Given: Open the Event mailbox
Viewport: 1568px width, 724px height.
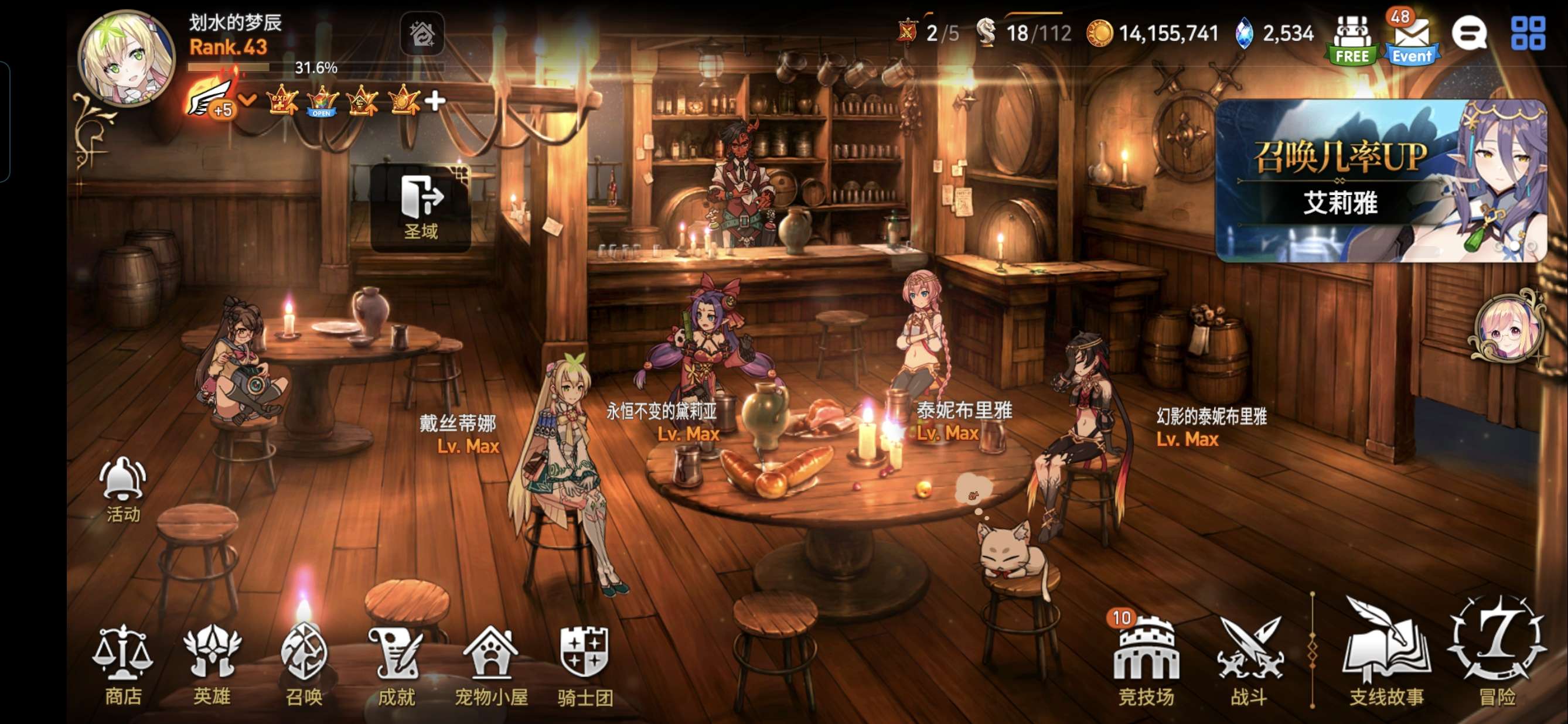Looking at the screenshot, I should pyautogui.click(x=1412, y=37).
